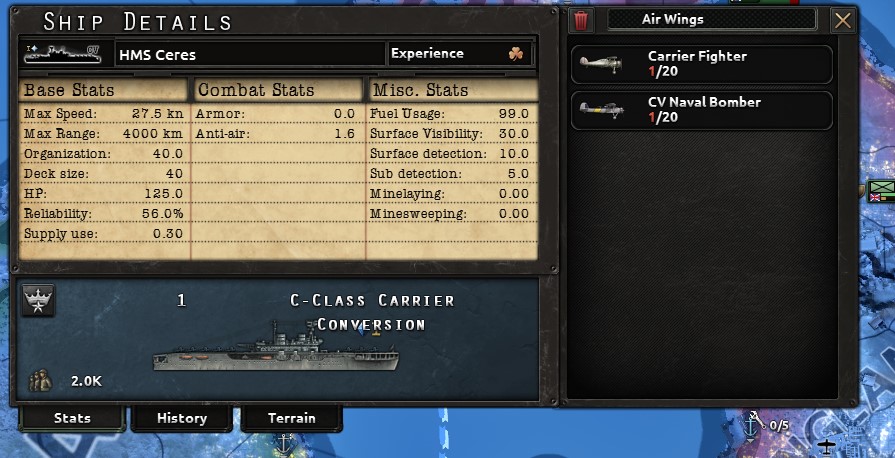Show the Terrain tab

(x=291, y=418)
